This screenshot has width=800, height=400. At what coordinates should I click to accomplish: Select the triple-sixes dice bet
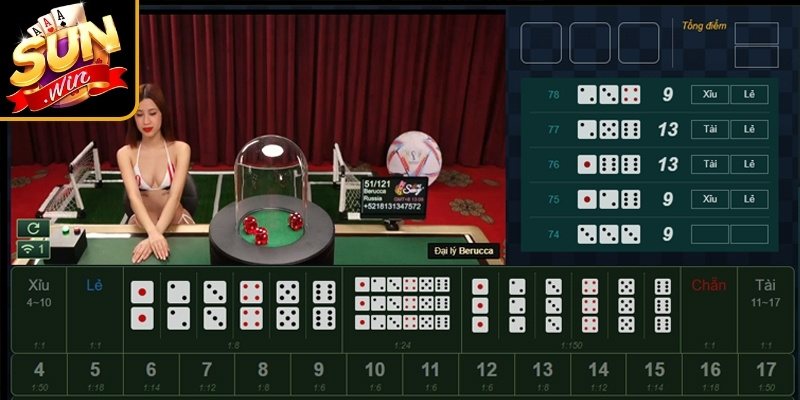pos(662,304)
